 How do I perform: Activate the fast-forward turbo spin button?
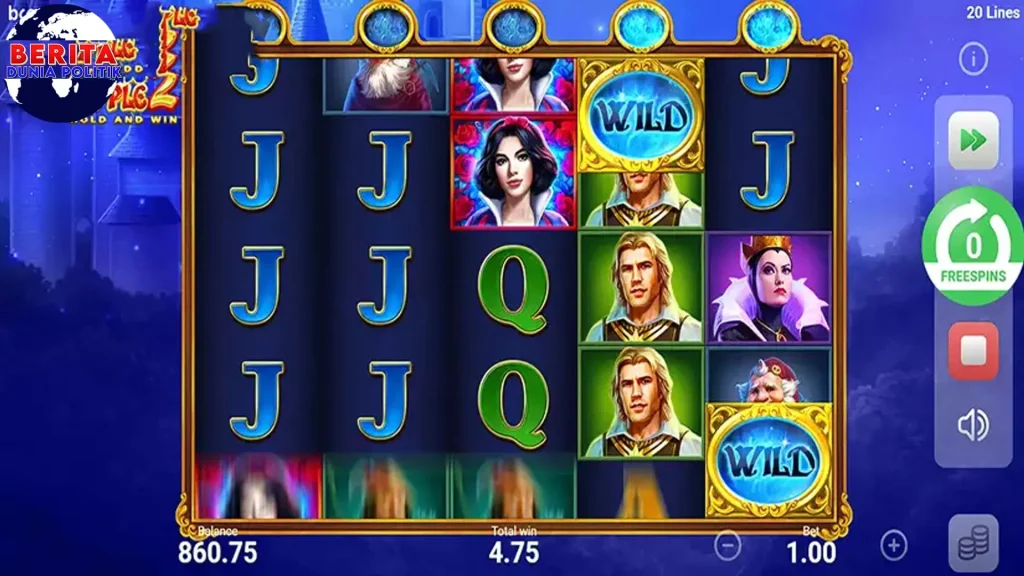click(973, 140)
